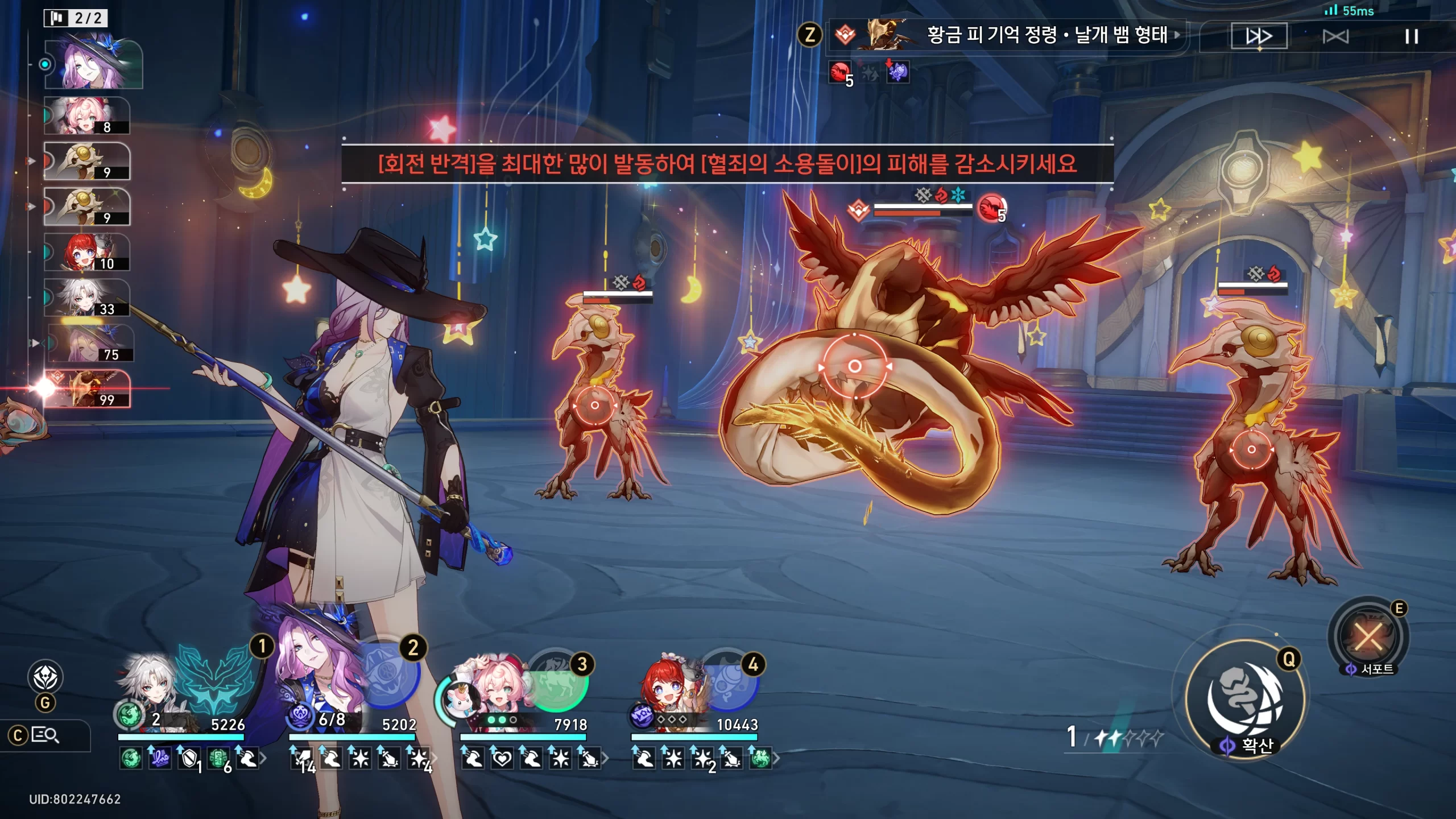Expand the white-haired character's buff list

point(263,758)
